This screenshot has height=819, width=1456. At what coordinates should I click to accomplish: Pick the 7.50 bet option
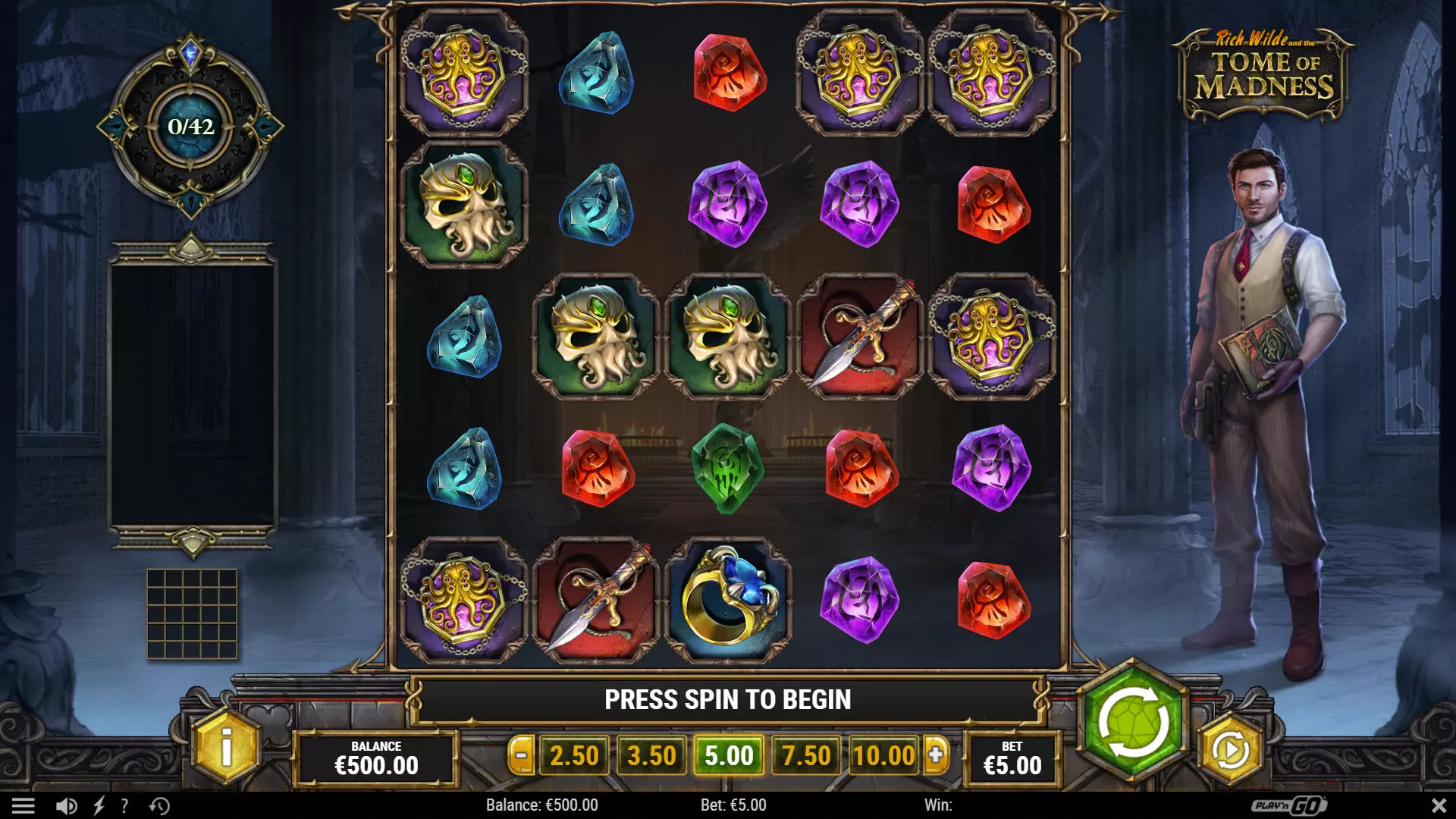pos(806,755)
